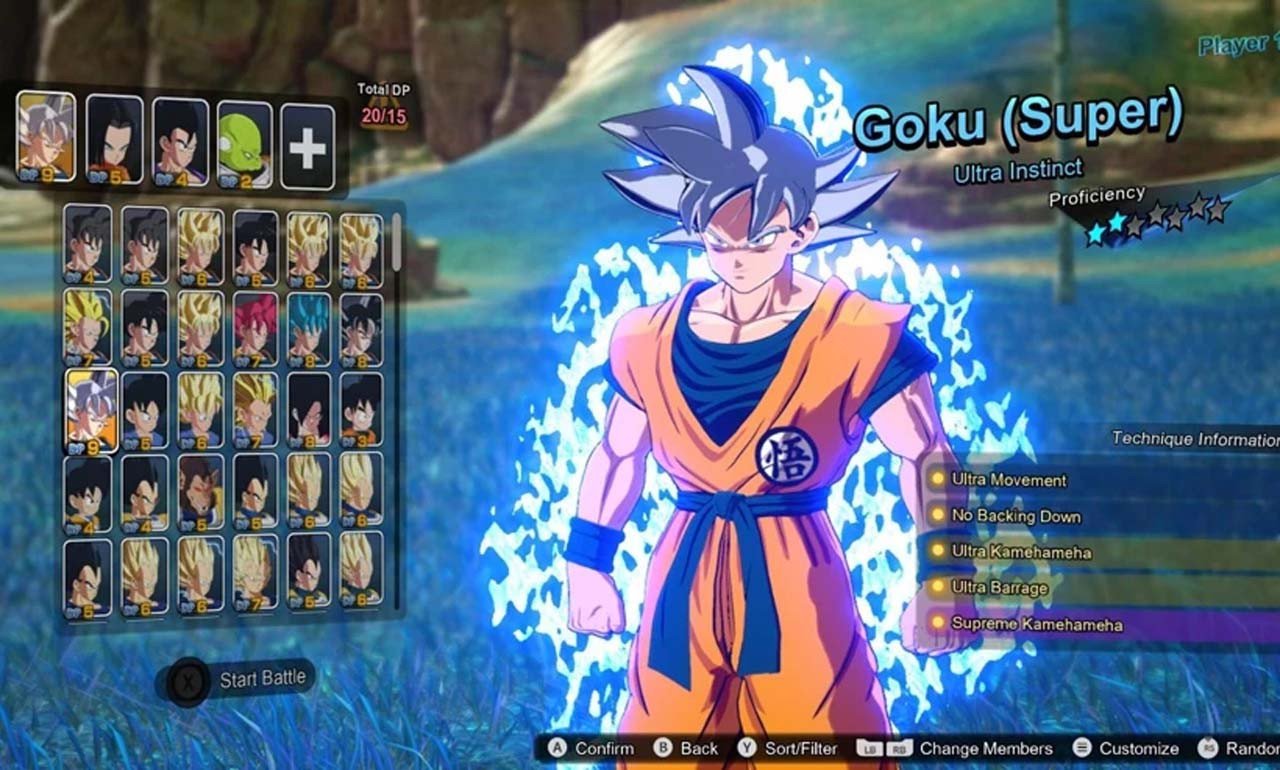Open the Ultra Kamehameha technique entry
This screenshot has height=770, width=1280.
(x=1020, y=552)
